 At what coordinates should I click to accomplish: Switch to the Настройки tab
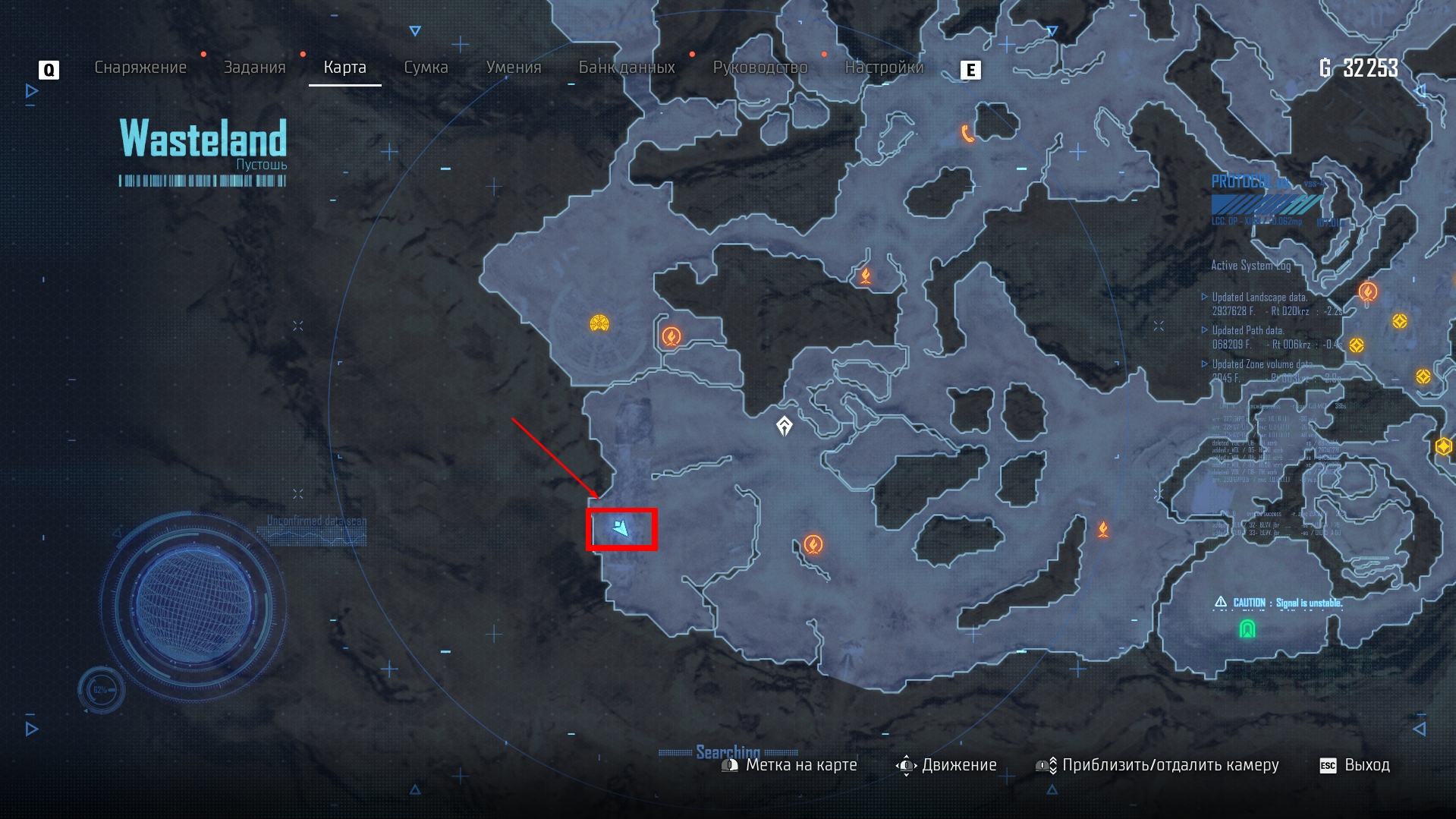point(884,68)
